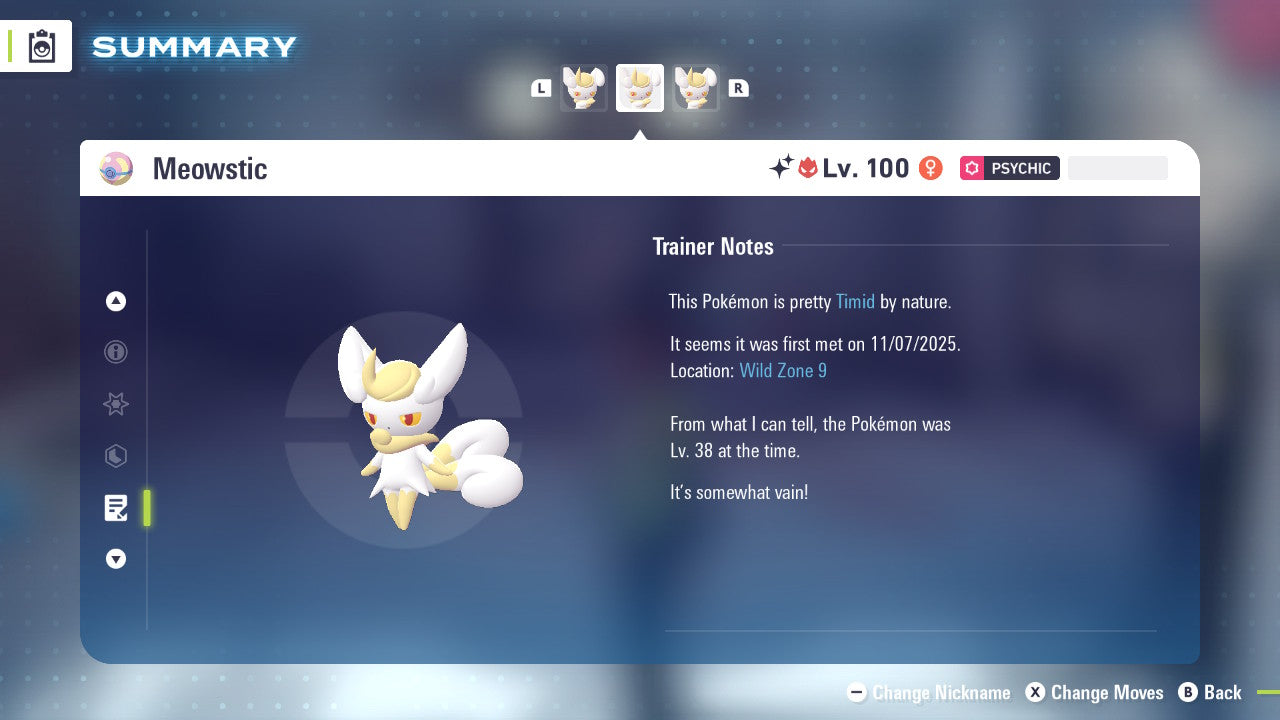Select the info icon in the sidebar
The image size is (1280, 720).
[x=116, y=352]
